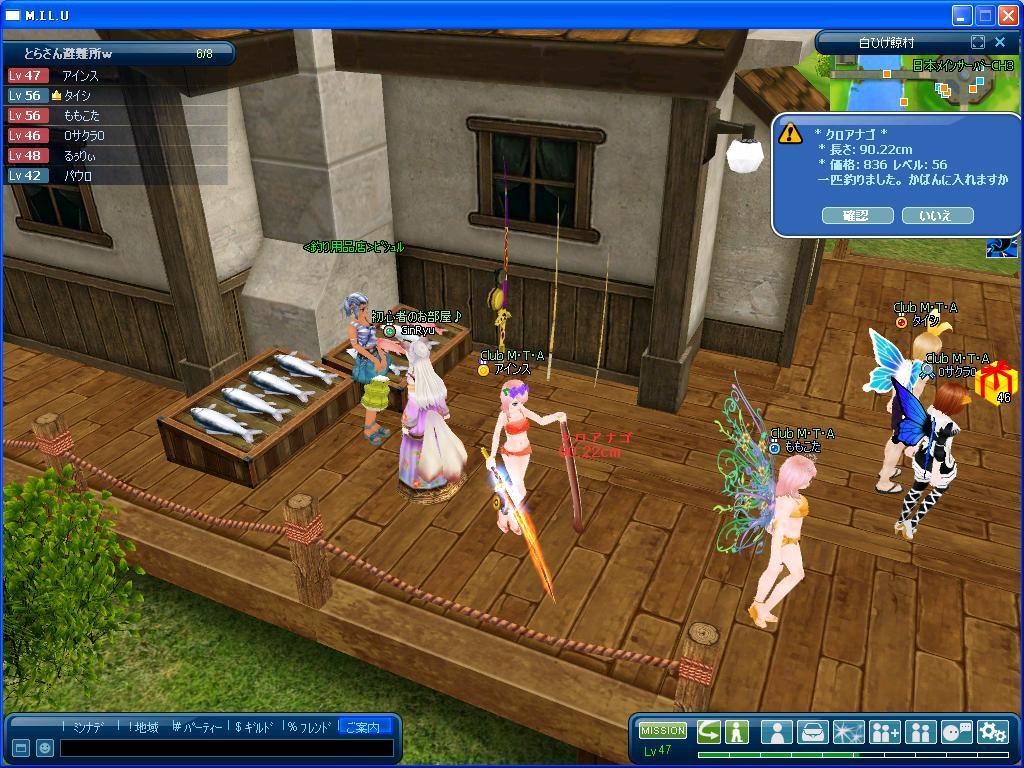Click the standing figure icon
The image size is (1024, 768).
(x=737, y=731)
